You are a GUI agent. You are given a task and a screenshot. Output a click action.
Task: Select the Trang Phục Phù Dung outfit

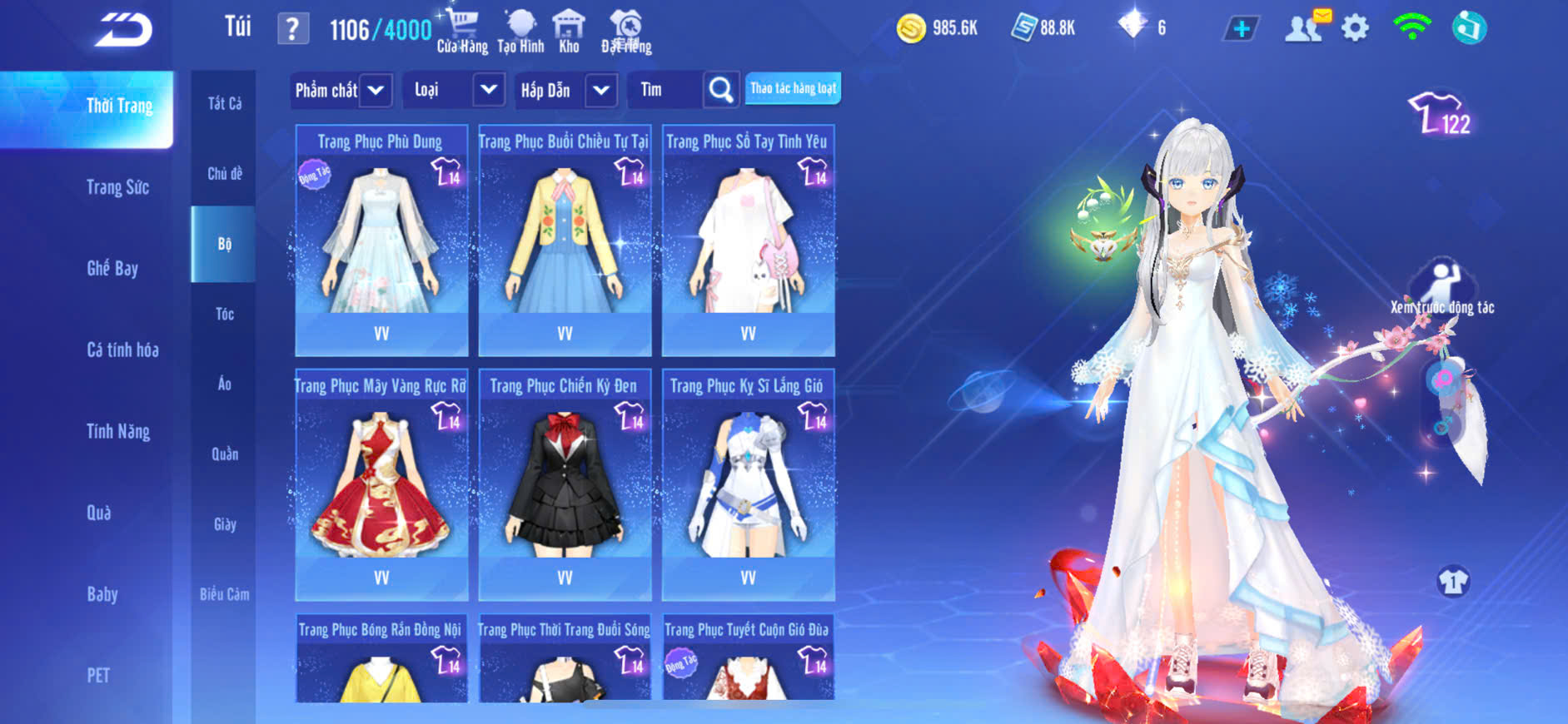(x=381, y=241)
